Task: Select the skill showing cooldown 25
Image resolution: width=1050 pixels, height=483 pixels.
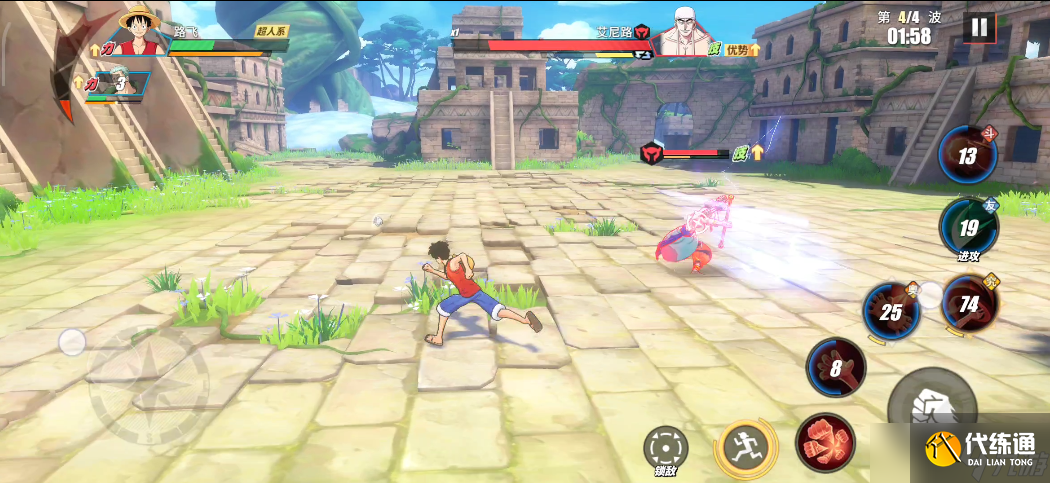Action: pos(891,312)
